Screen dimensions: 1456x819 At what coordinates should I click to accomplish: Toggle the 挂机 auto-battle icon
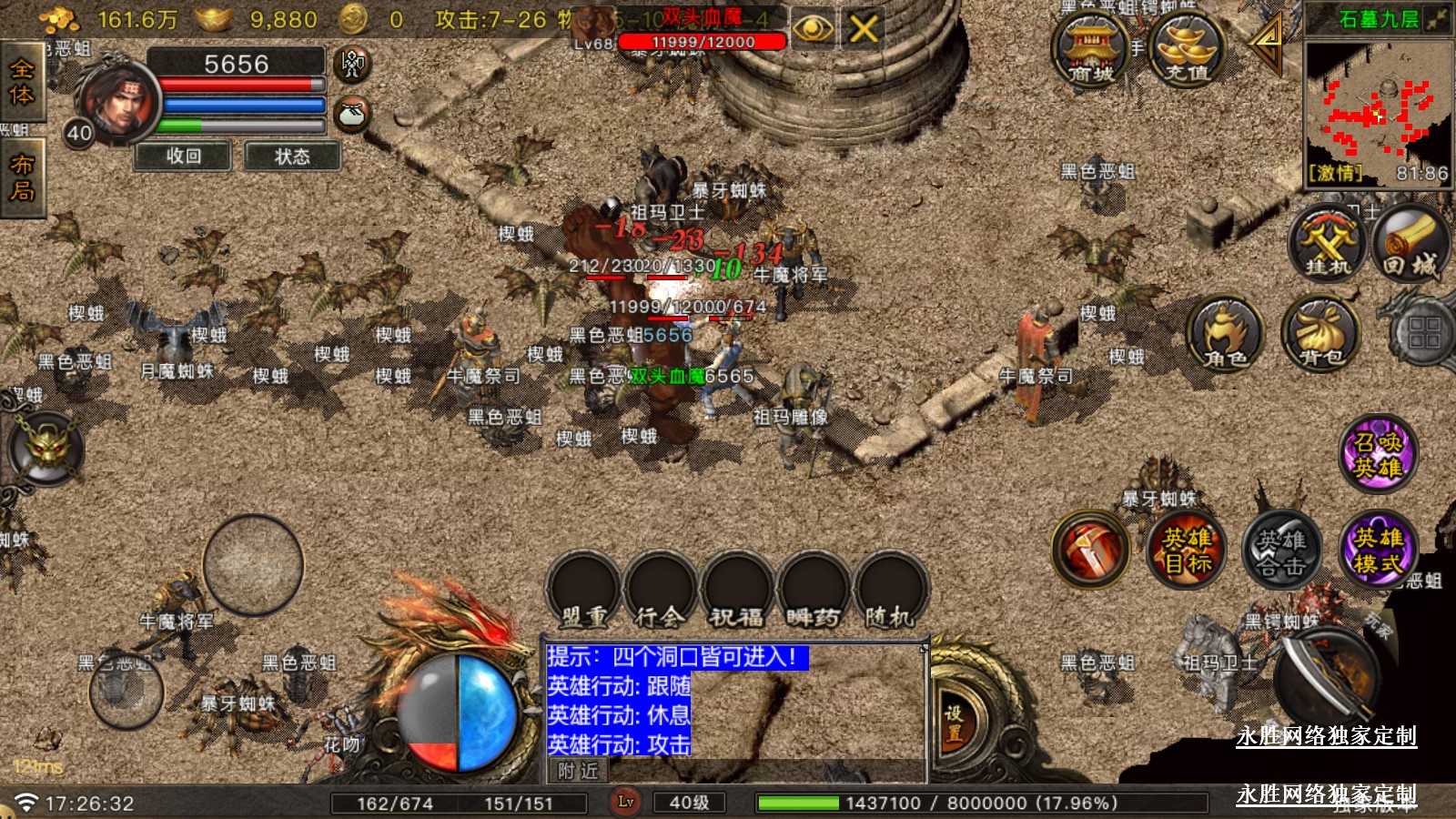1328,243
